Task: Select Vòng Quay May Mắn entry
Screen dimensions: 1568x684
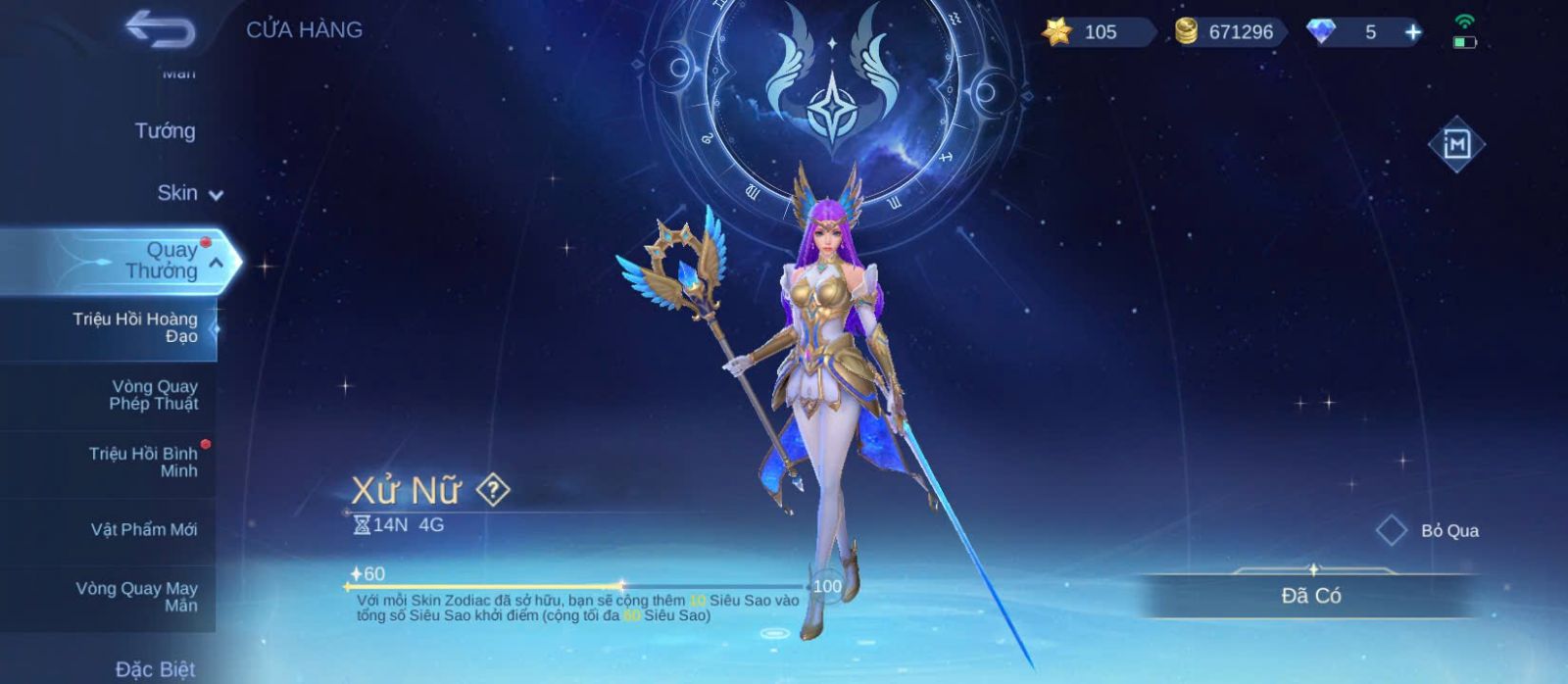Action: point(137,597)
